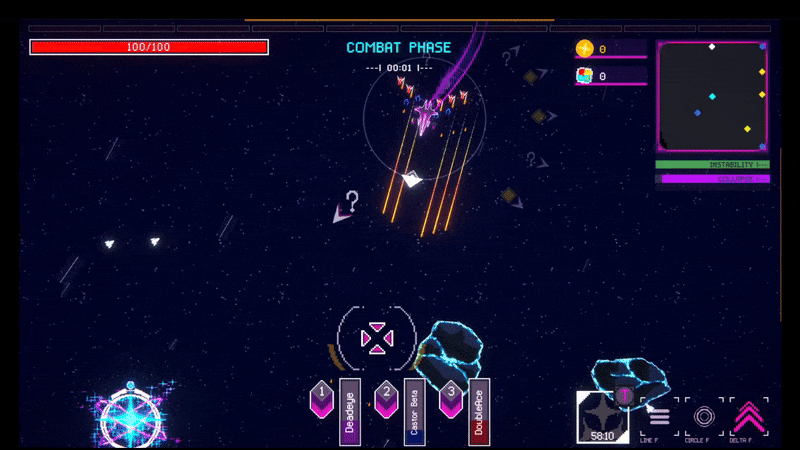Select the Deadeye ability card
The image size is (800, 450).
click(350, 411)
